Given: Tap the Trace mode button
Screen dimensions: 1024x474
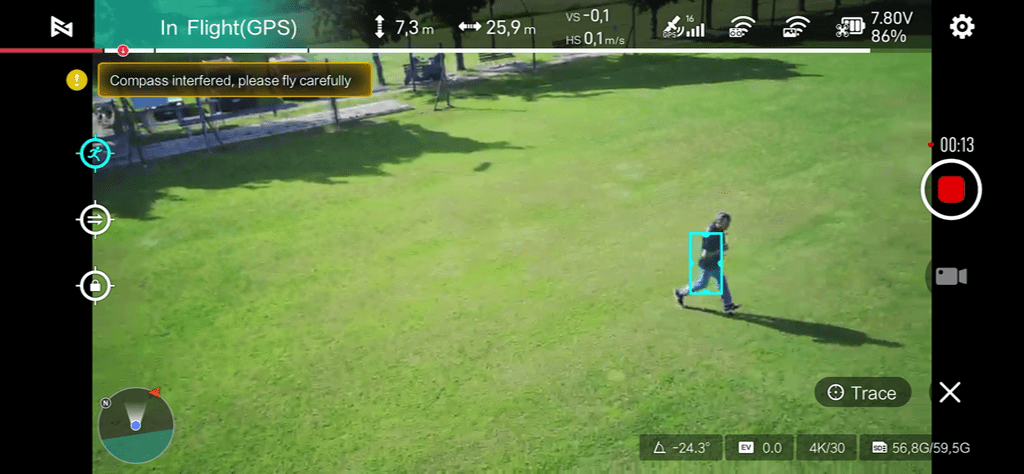Looking at the screenshot, I should [x=862, y=393].
